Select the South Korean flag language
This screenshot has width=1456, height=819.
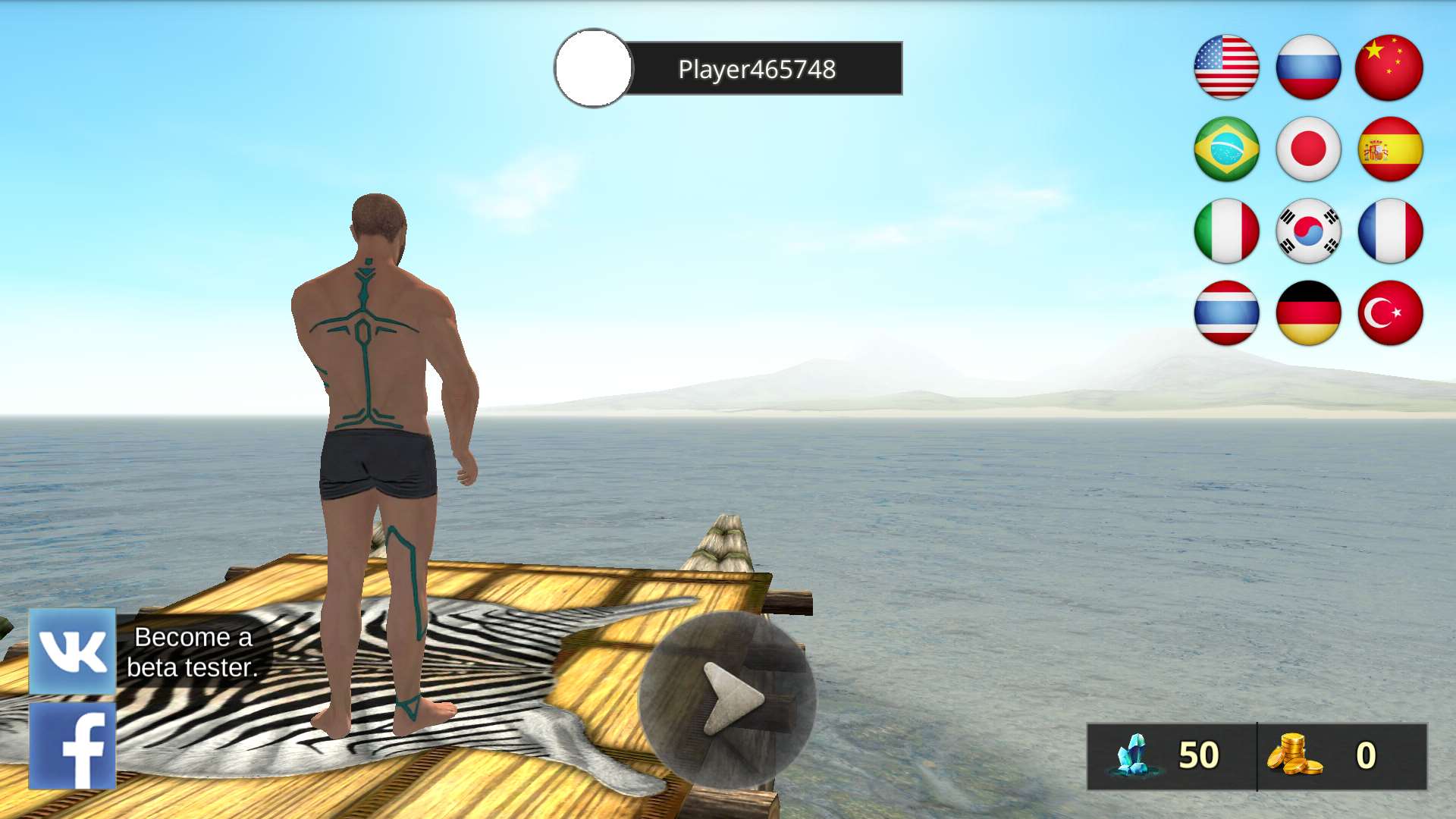click(1308, 231)
